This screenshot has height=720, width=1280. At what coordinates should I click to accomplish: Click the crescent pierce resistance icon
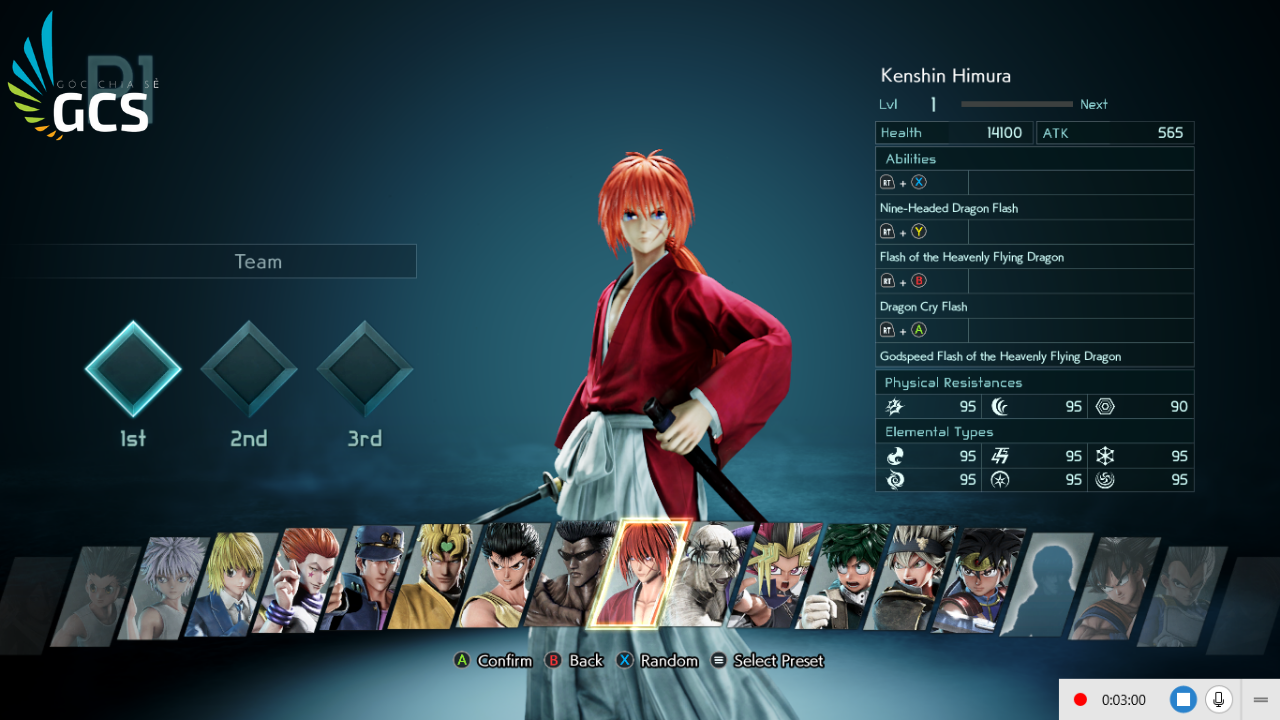tap(1000, 406)
